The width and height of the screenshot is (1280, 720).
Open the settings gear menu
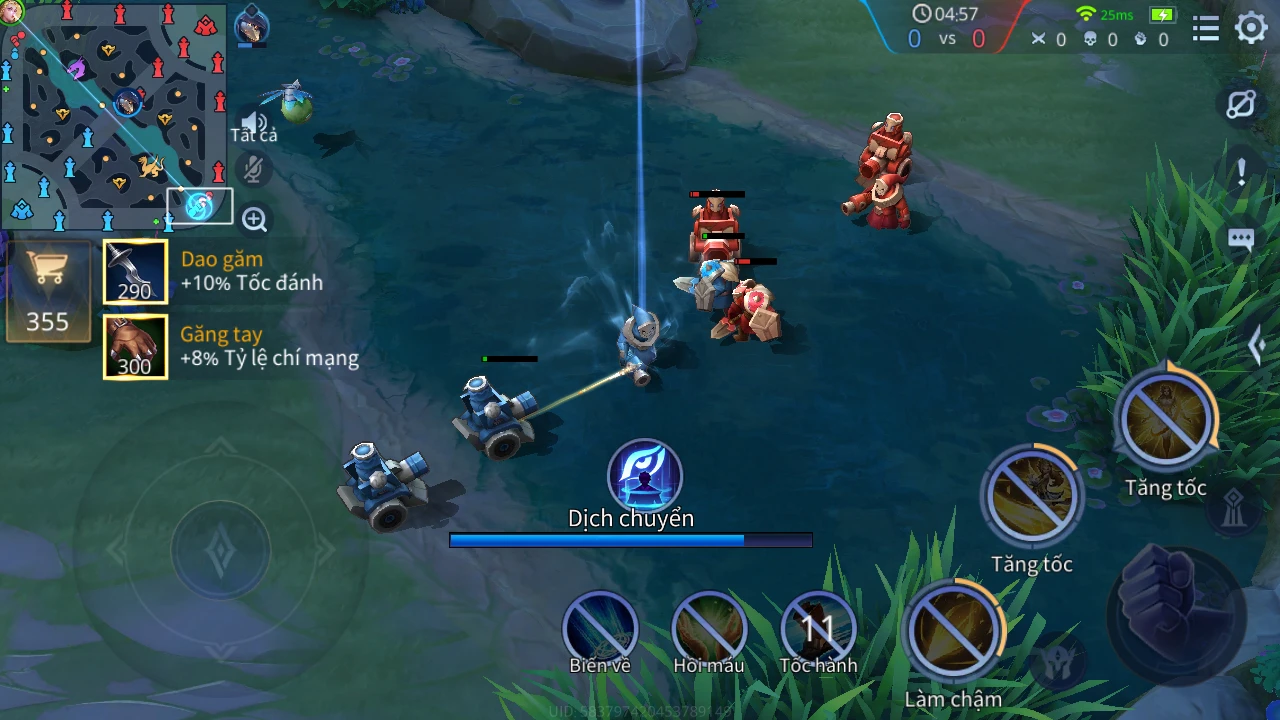[1251, 28]
